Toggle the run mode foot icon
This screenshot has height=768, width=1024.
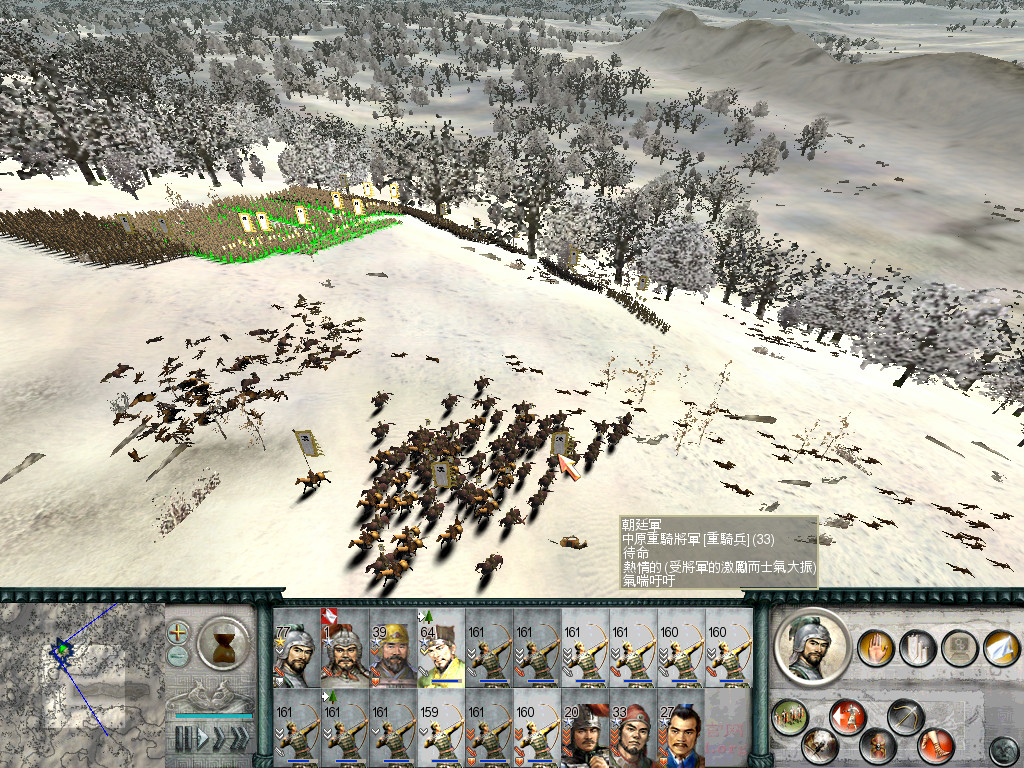936,745
